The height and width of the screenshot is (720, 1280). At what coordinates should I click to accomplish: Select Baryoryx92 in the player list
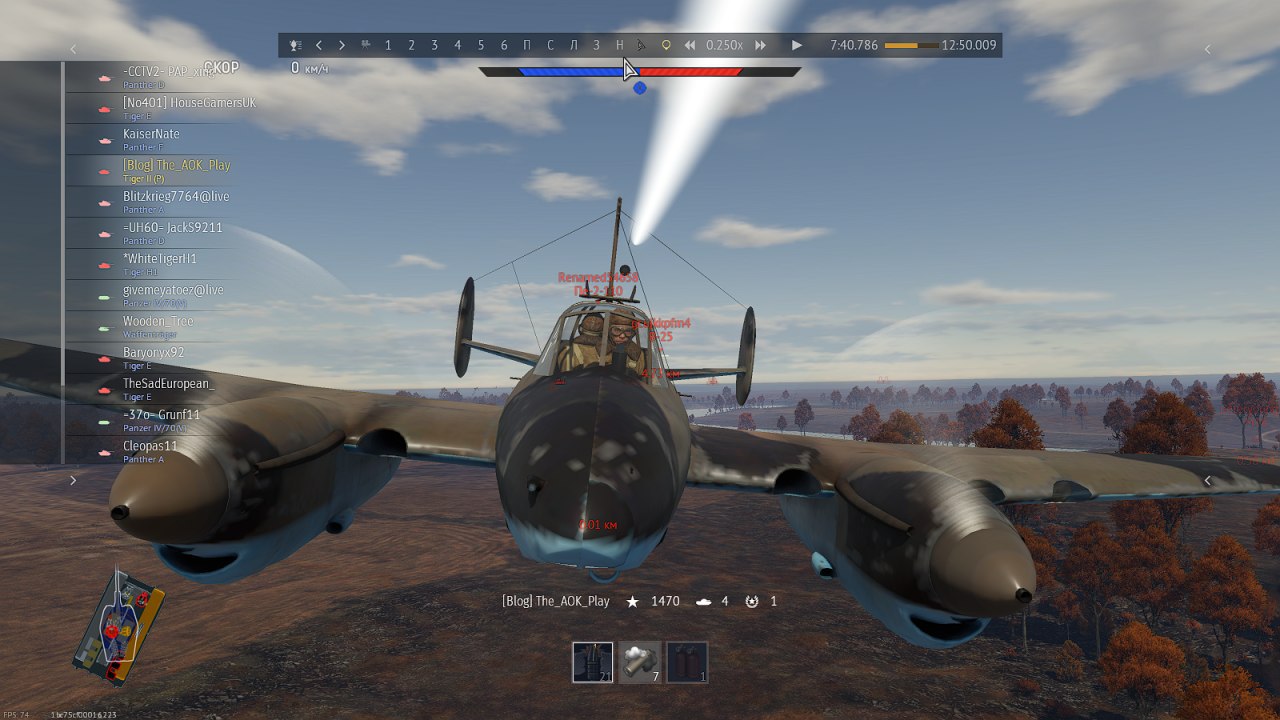(x=153, y=353)
